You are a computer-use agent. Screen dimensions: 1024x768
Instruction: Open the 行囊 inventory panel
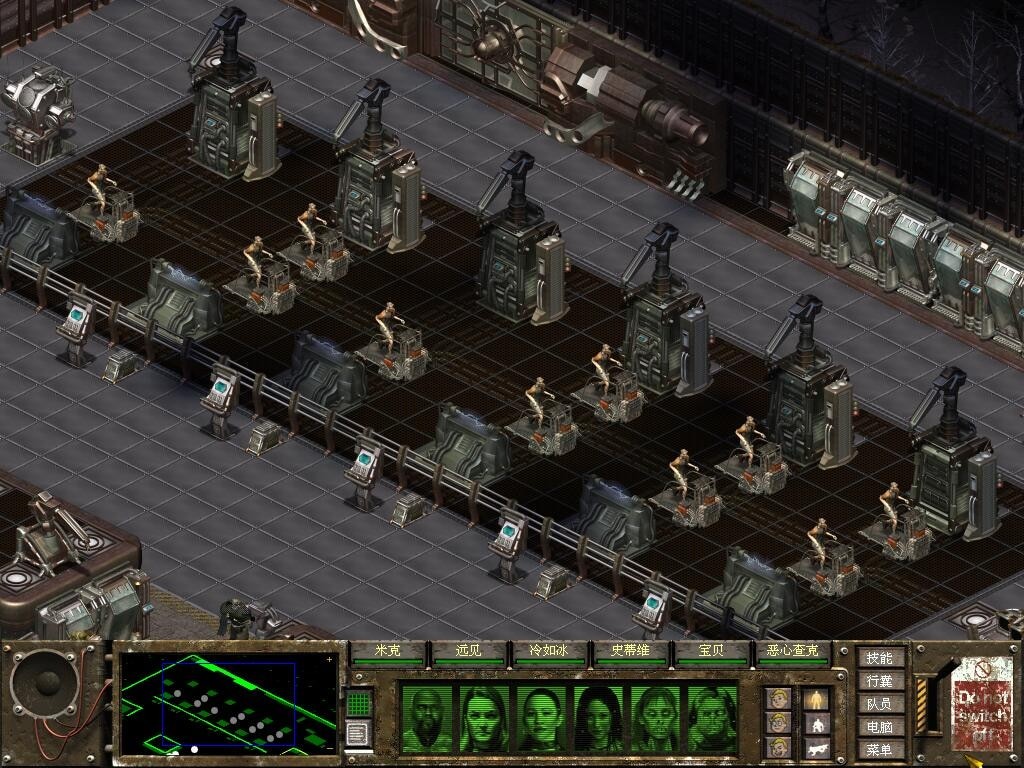(879, 681)
